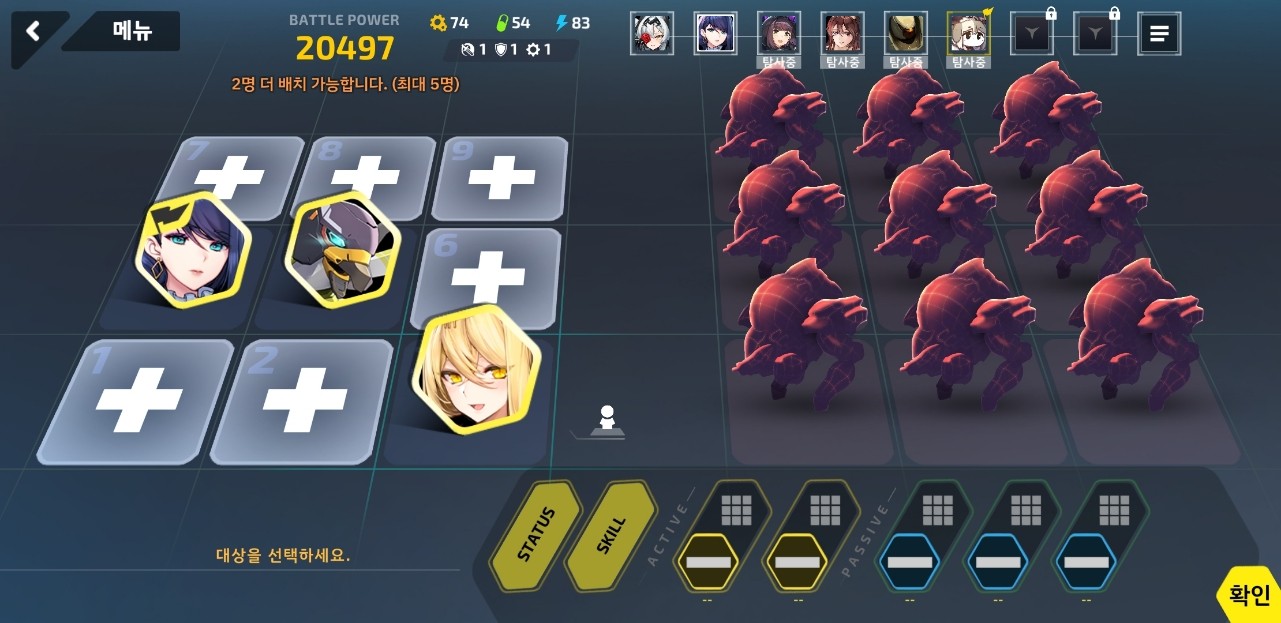Select the placed blonde yellow-eyed unit
This screenshot has width=1281, height=623.
(476, 370)
